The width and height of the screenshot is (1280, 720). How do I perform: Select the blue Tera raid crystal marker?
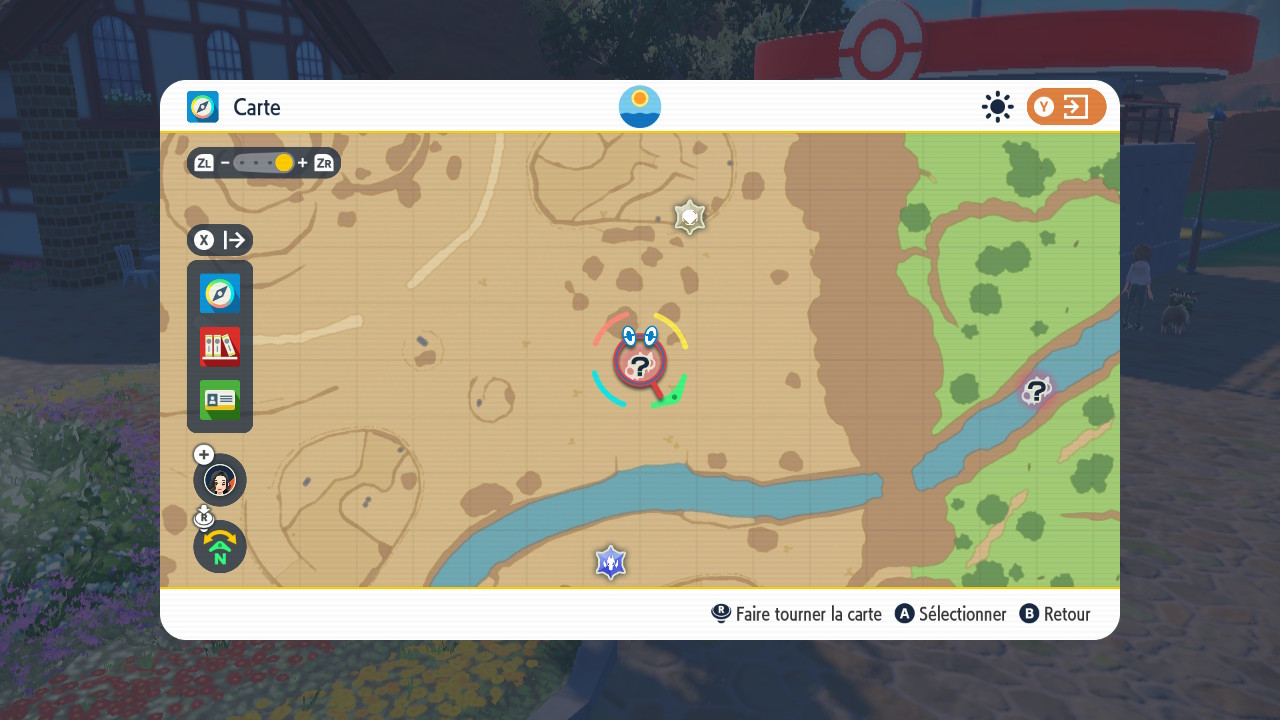click(x=610, y=563)
